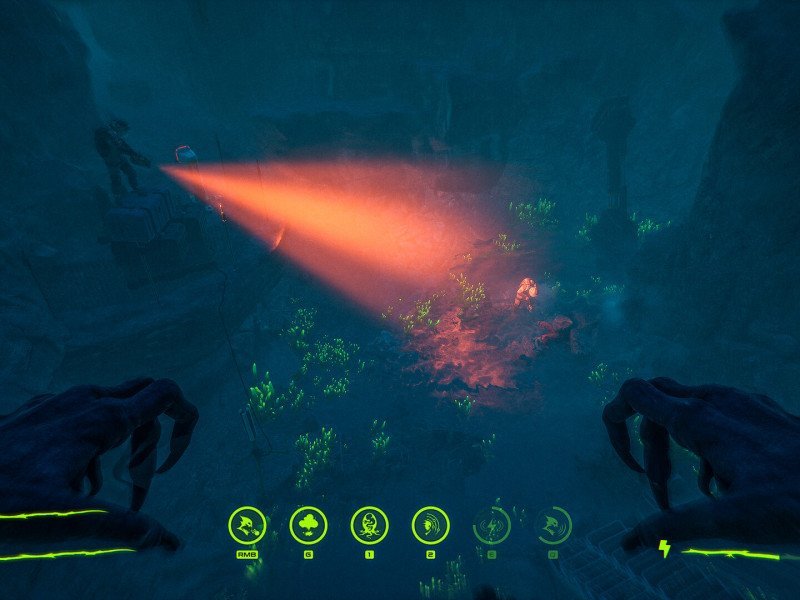
Task: Choose the dimmed creature roar ability
Action: (553, 524)
